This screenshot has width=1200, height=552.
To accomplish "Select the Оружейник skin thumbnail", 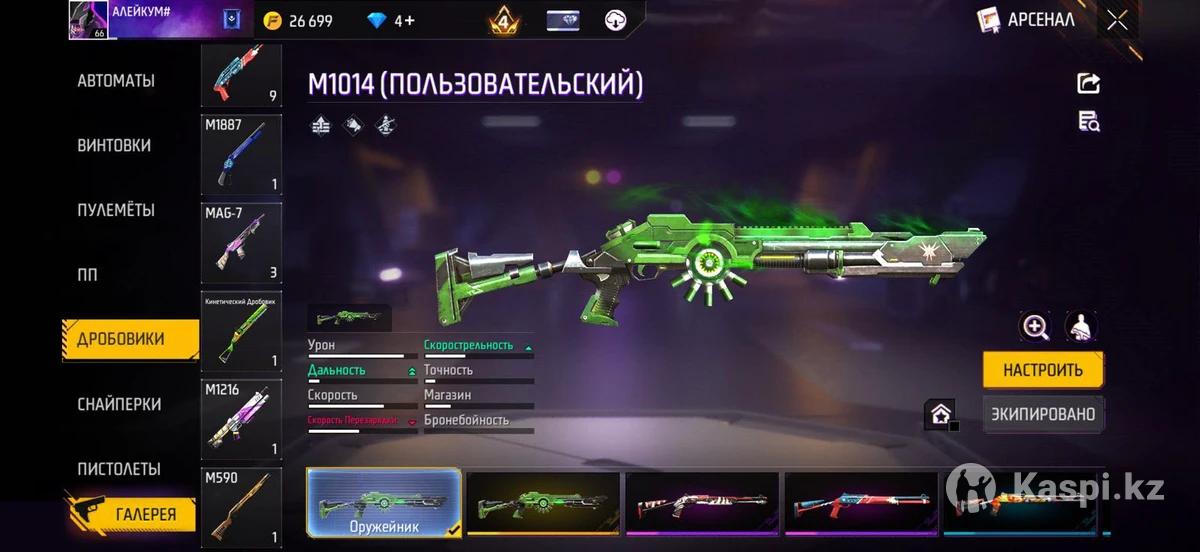I will click(384, 503).
